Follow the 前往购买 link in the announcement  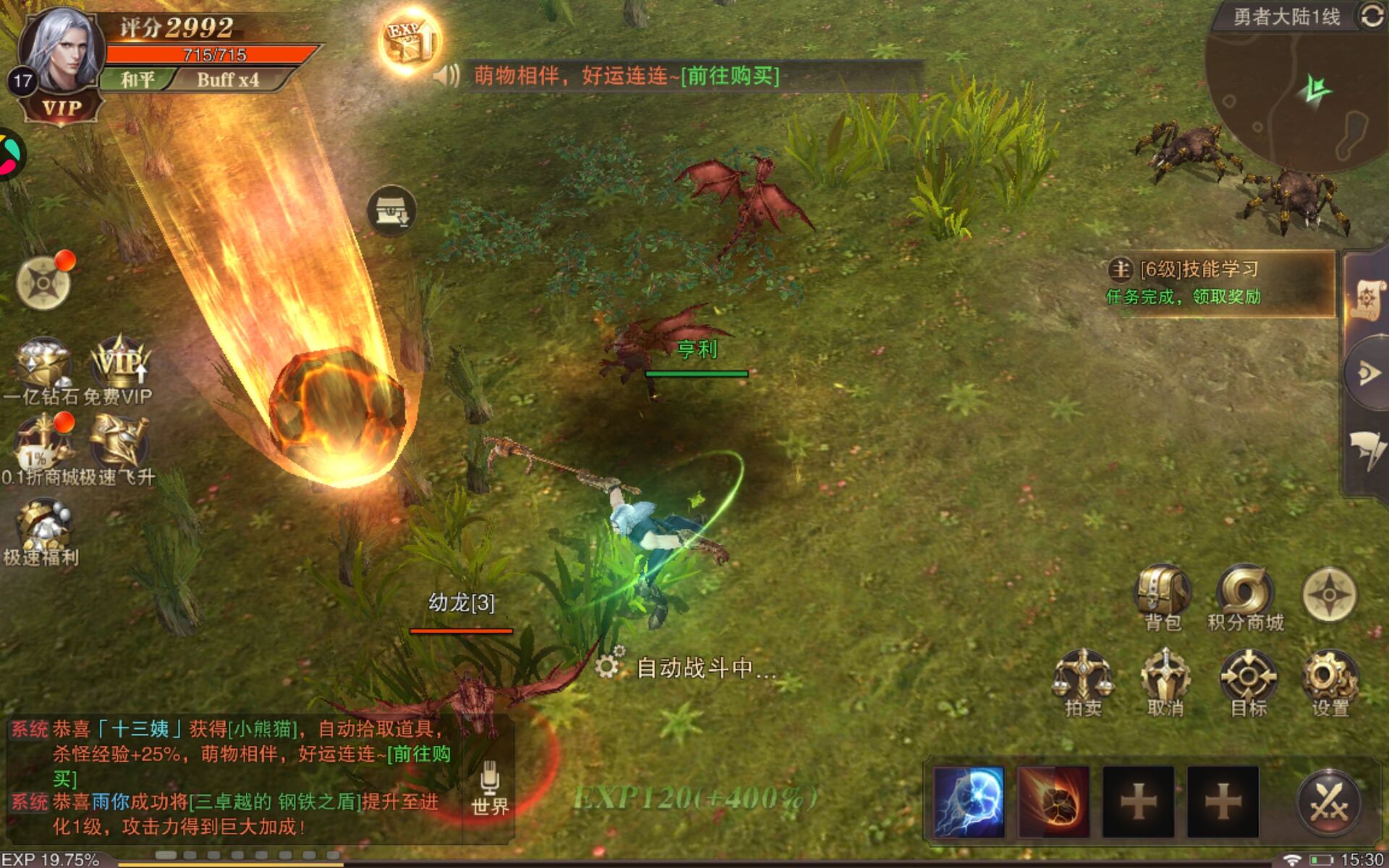[731, 75]
